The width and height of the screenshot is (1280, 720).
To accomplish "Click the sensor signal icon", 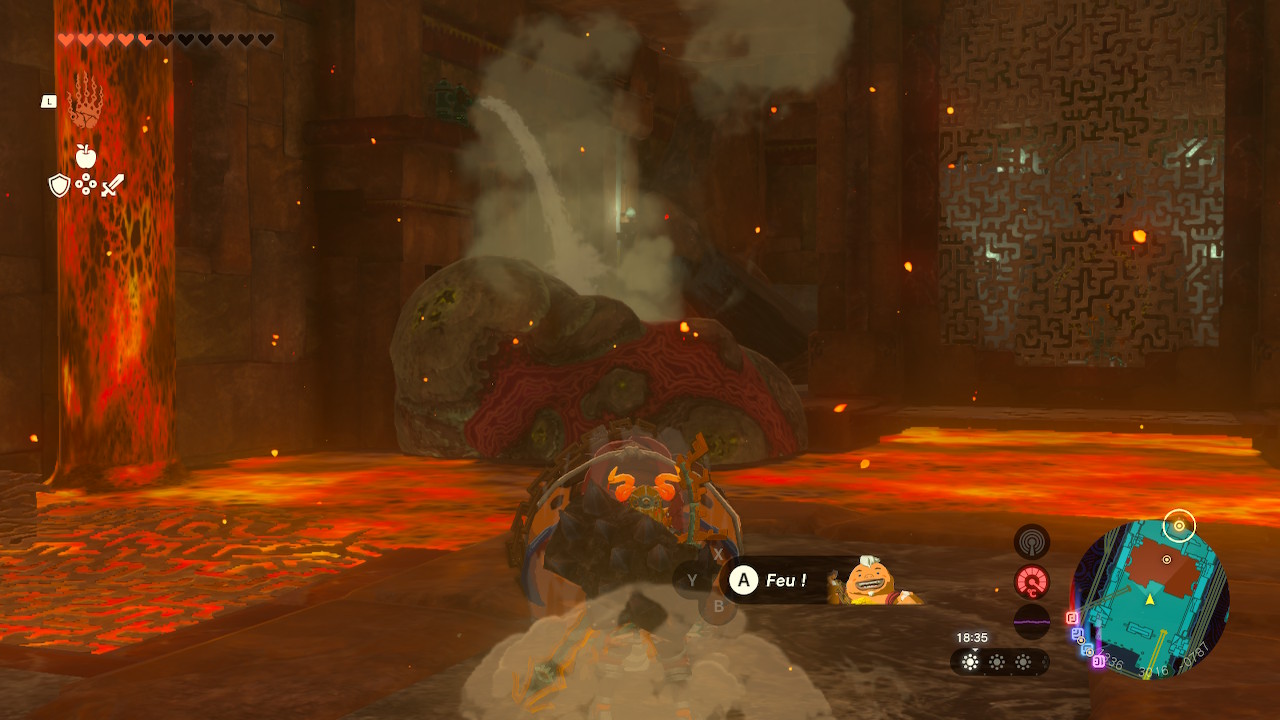I will pos(1031,541).
